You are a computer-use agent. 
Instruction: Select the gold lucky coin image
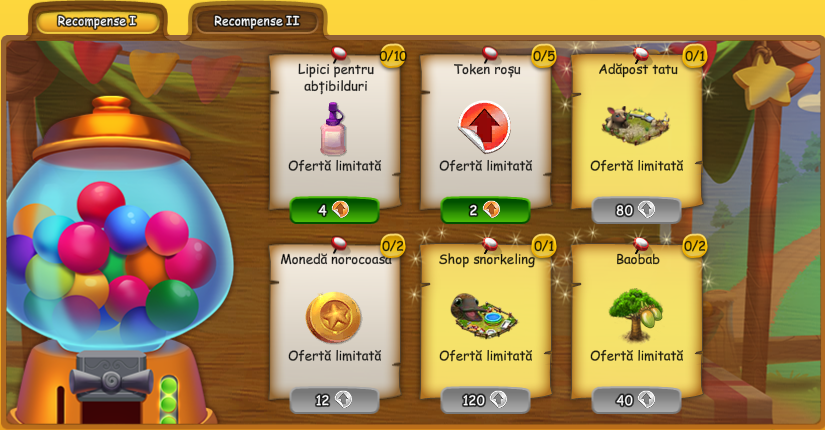coord(334,316)
